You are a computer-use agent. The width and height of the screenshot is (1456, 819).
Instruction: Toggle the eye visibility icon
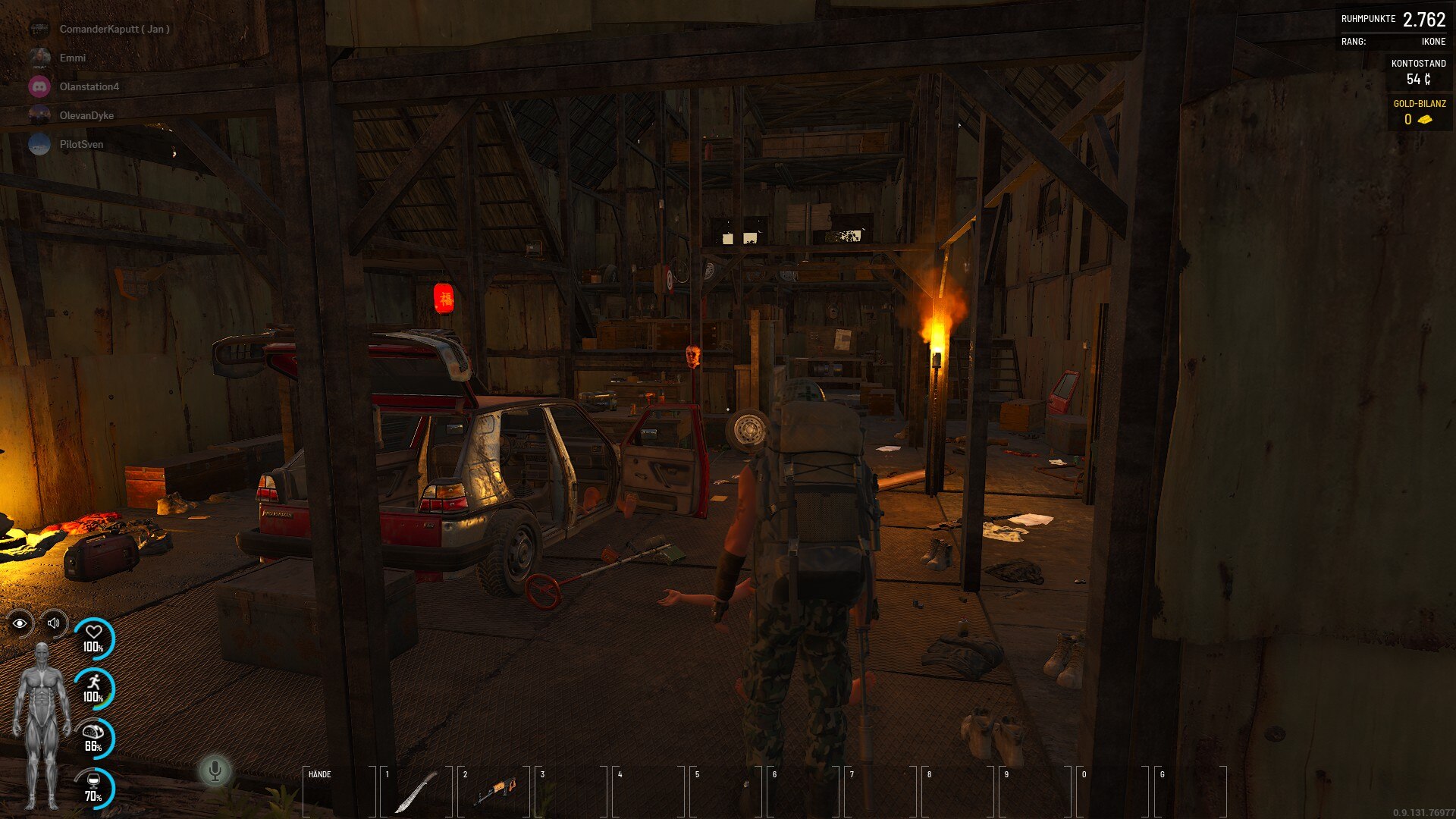tap(20, 623)
